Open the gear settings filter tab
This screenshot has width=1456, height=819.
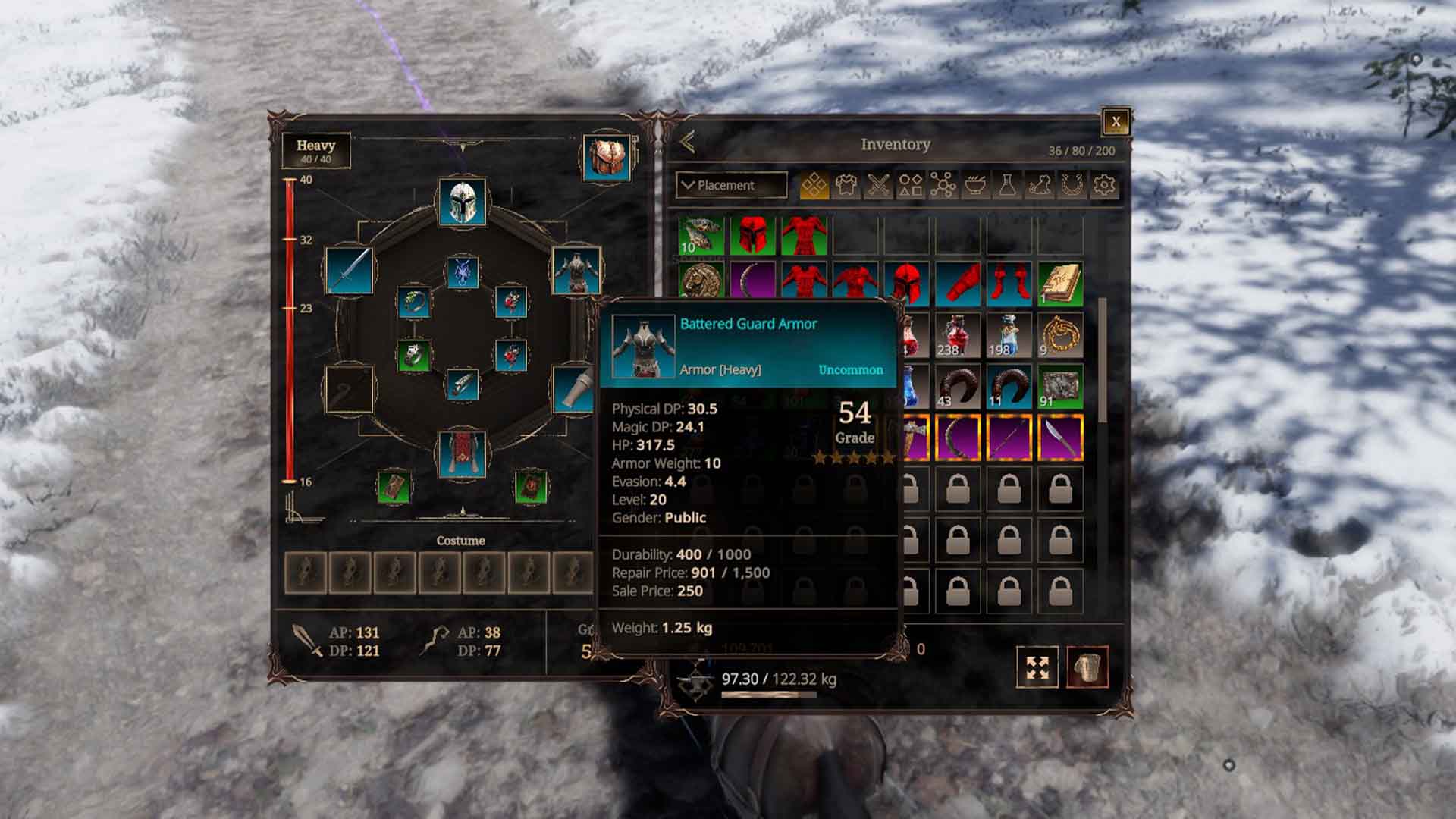click(x=1104, y=185)
